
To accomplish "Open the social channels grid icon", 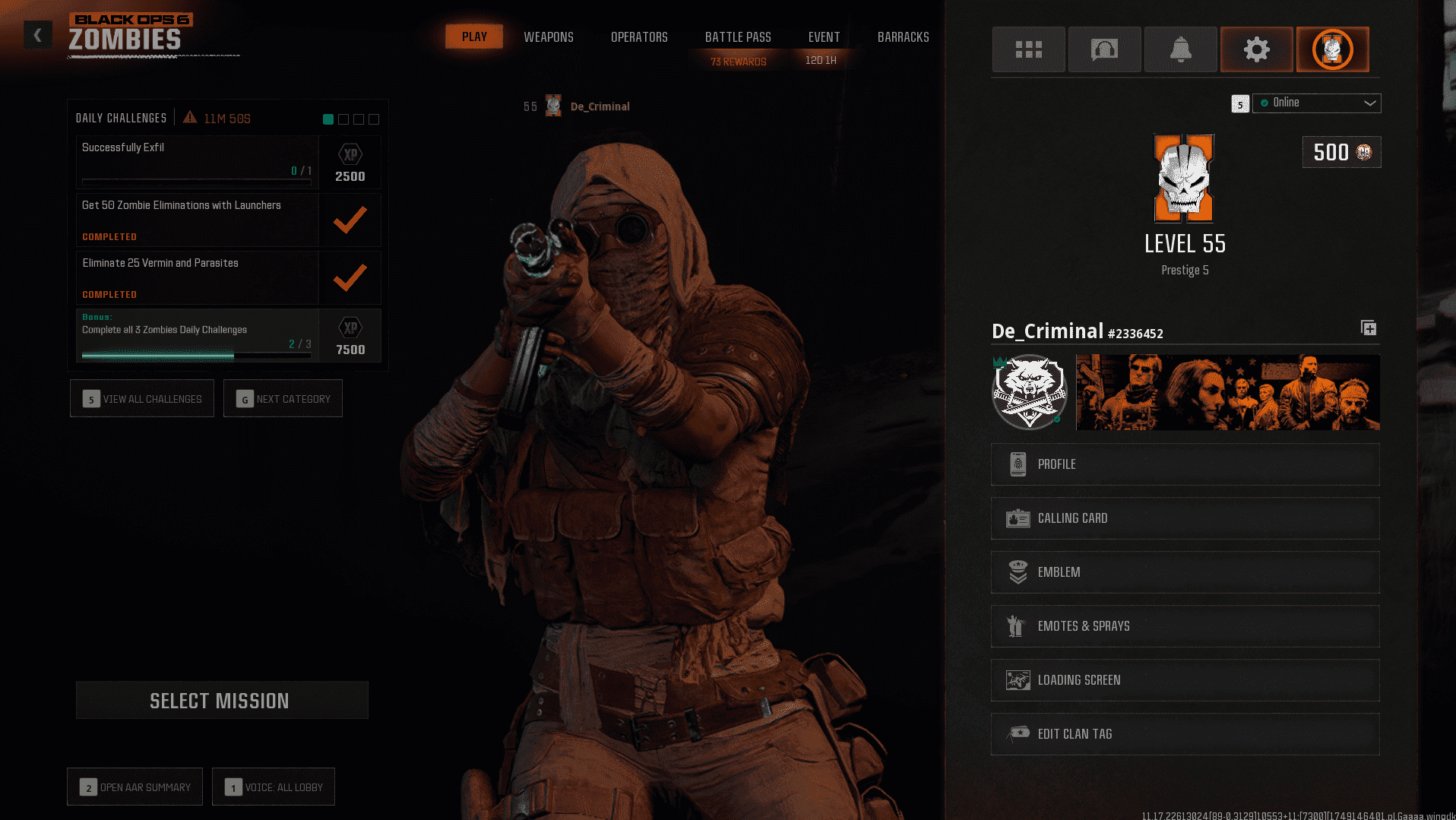I will (x=1028, y=49).
